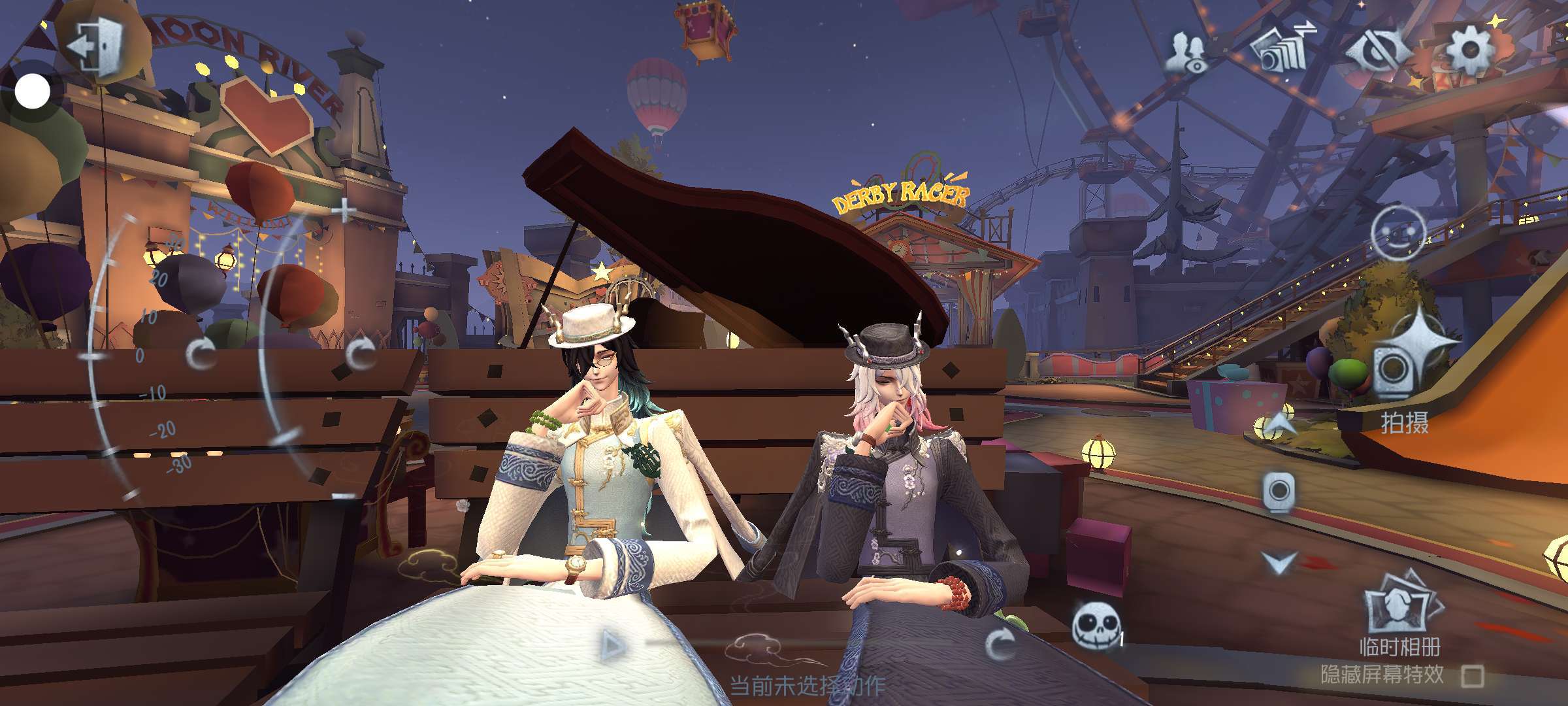Select the small camera icon between the arrows
This screenshot has width=1568, height=706.
1279,492
